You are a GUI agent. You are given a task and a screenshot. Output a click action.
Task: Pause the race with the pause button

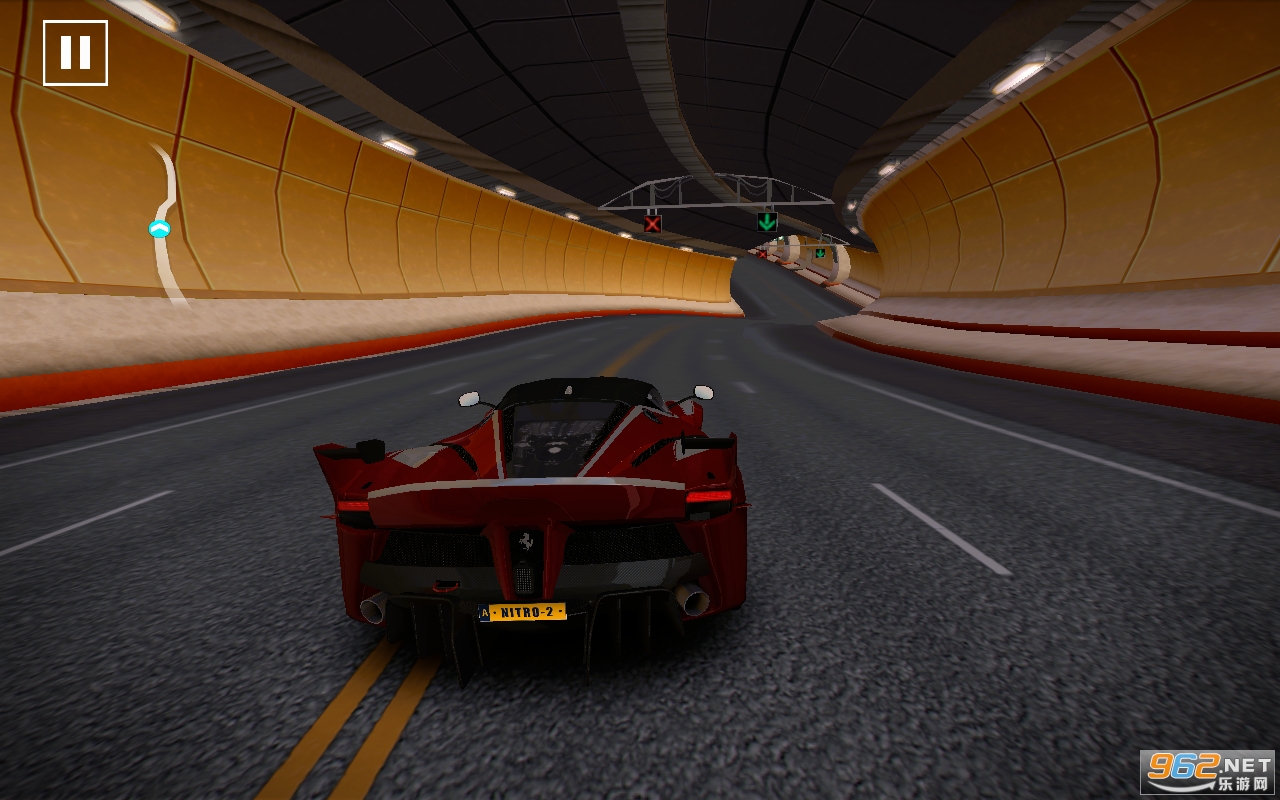pos(75,53)
